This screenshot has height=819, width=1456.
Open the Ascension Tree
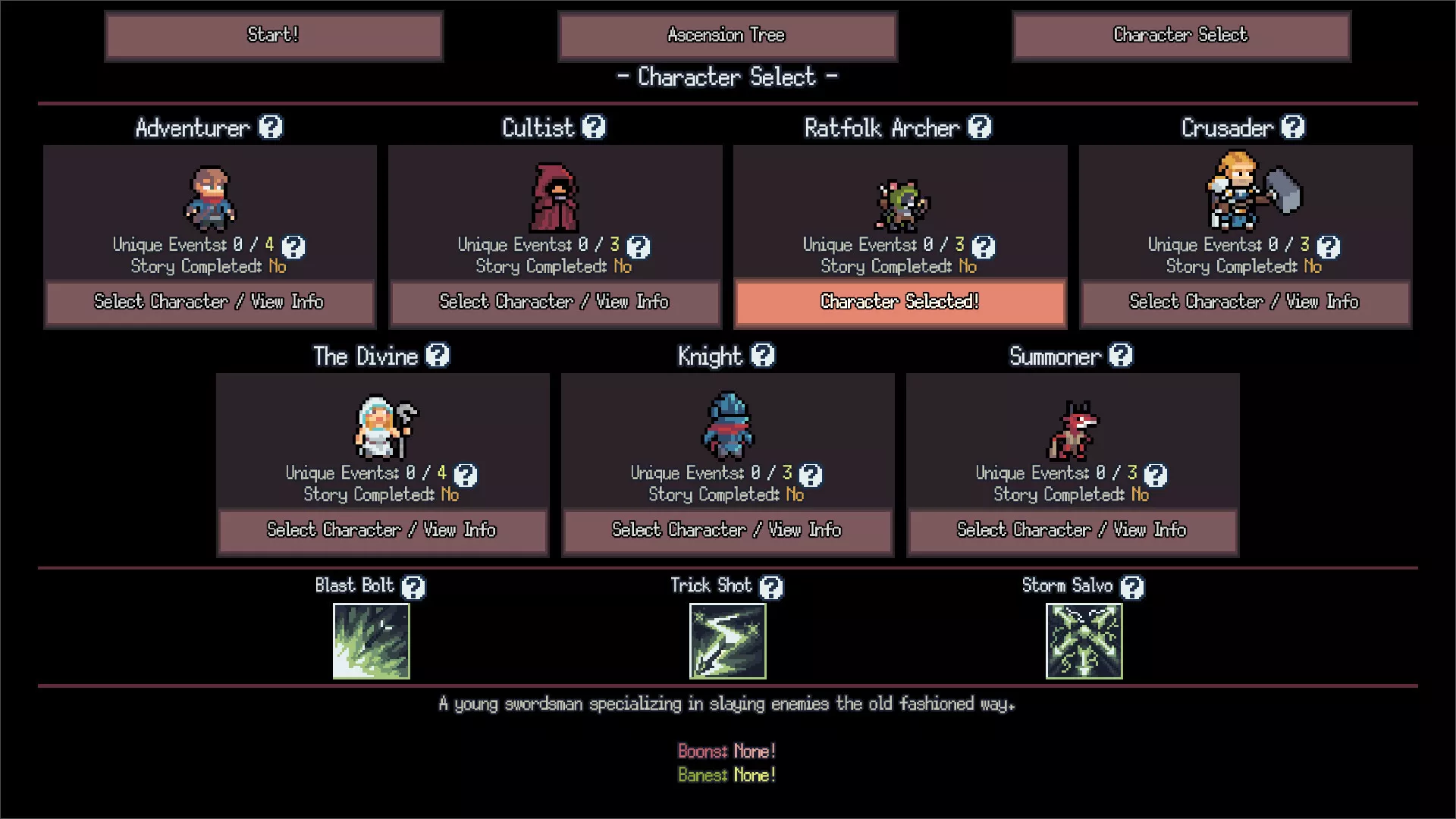click(x=726, y=36)
